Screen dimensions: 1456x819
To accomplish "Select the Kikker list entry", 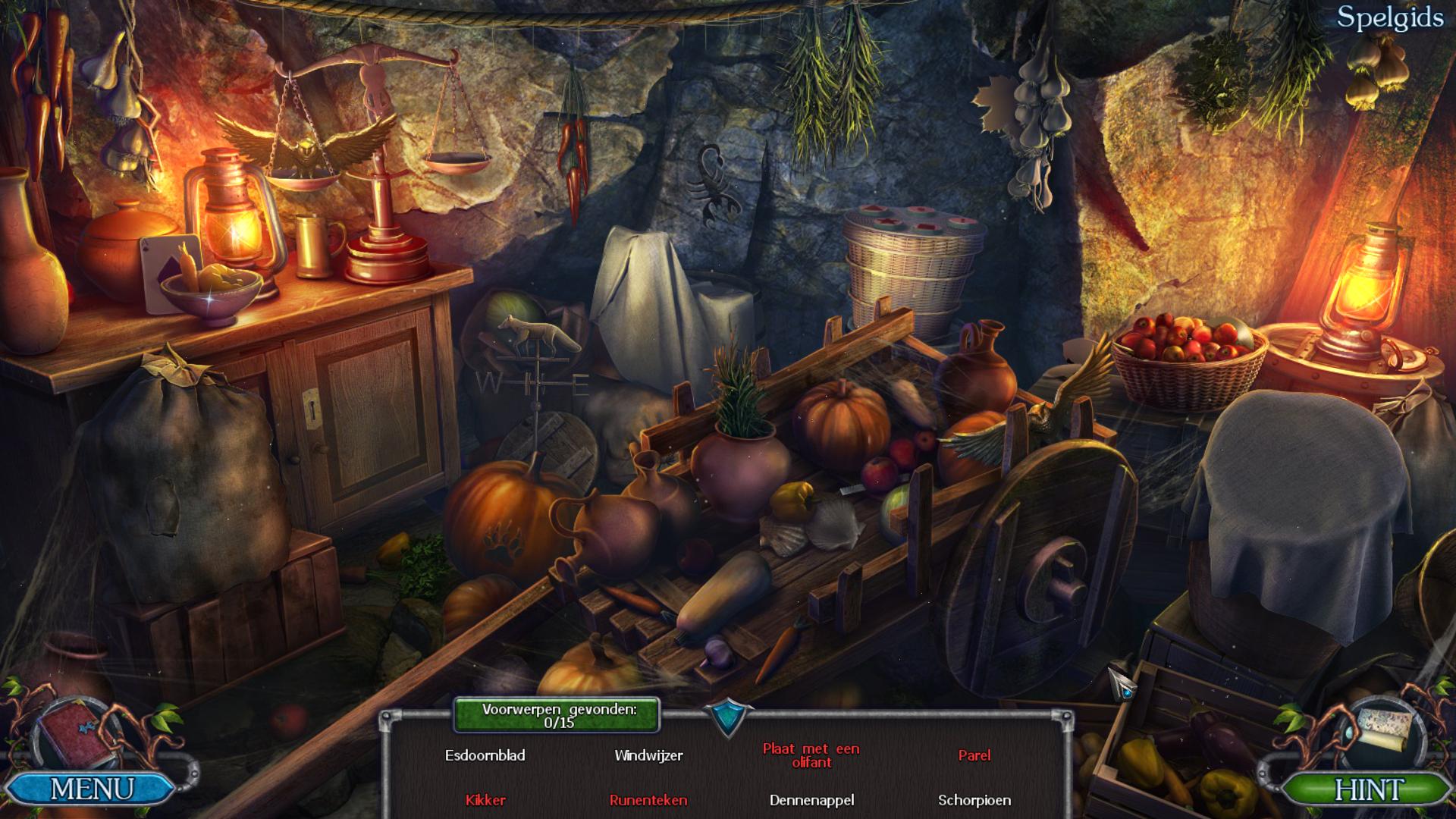I will (485, 800).
